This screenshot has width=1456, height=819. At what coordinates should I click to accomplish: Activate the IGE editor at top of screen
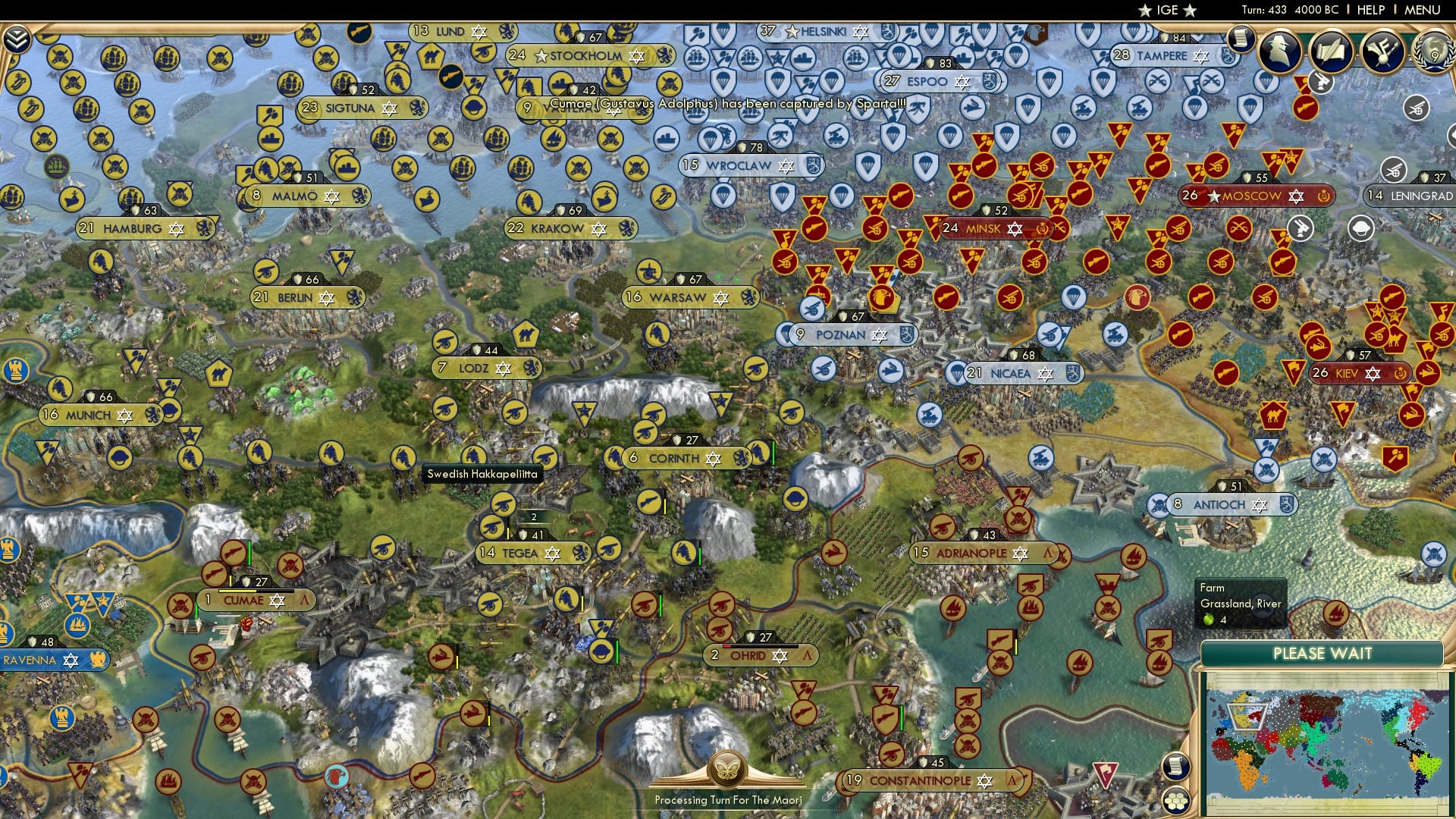pos(1166,10)
